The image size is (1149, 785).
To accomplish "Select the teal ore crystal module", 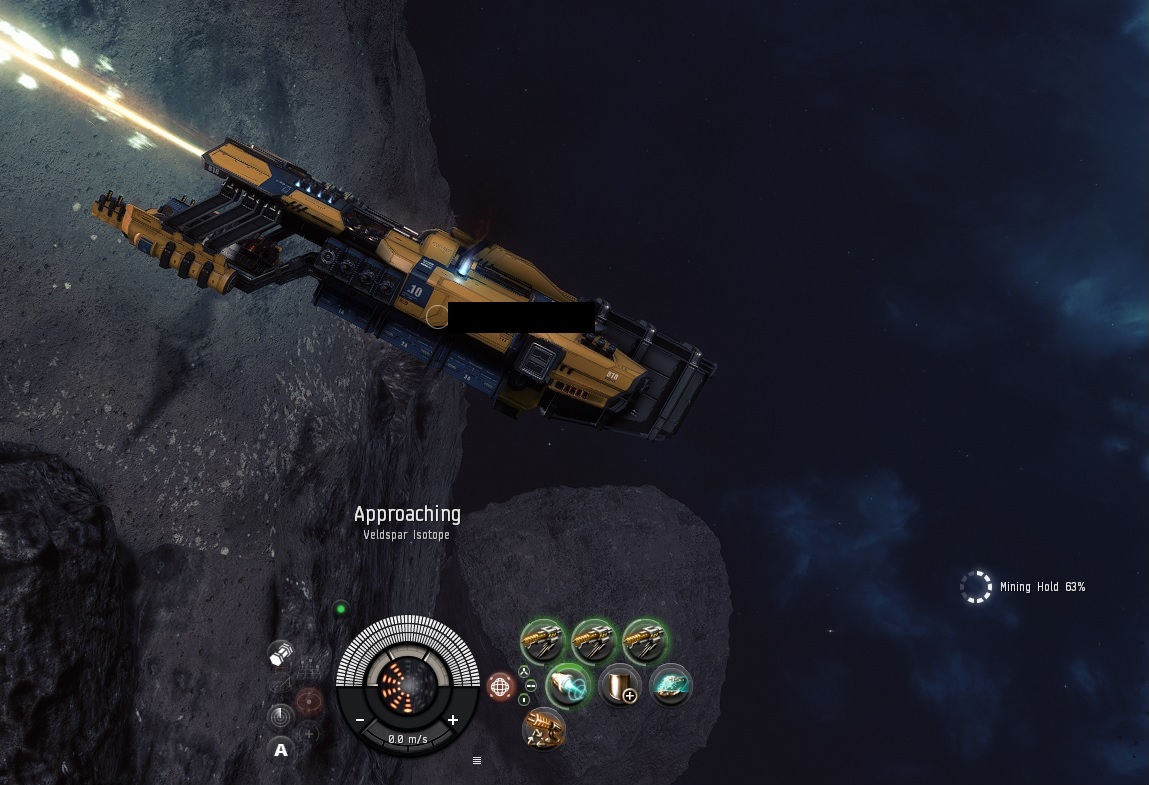I will click(x=671, y=685).
